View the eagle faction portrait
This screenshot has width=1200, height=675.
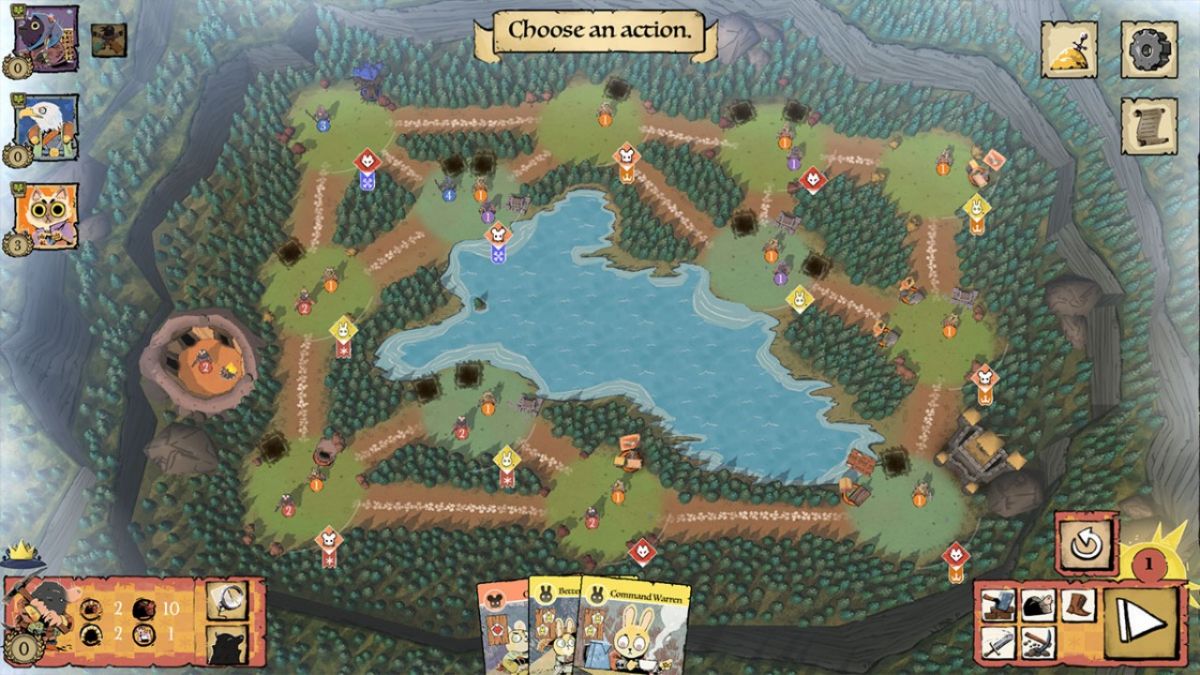click(47, 127)
